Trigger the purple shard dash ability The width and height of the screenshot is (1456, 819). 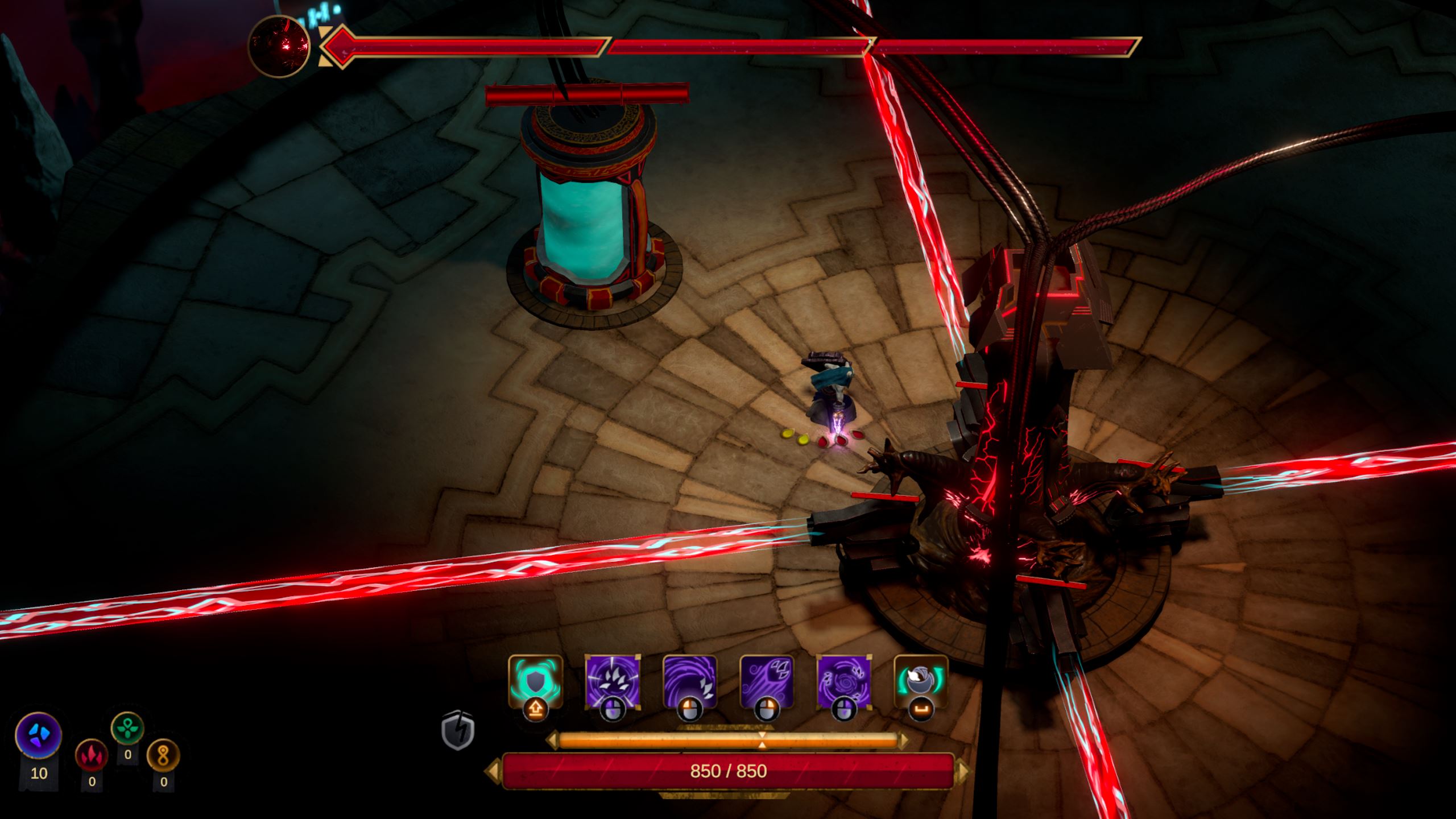point(767,682)
